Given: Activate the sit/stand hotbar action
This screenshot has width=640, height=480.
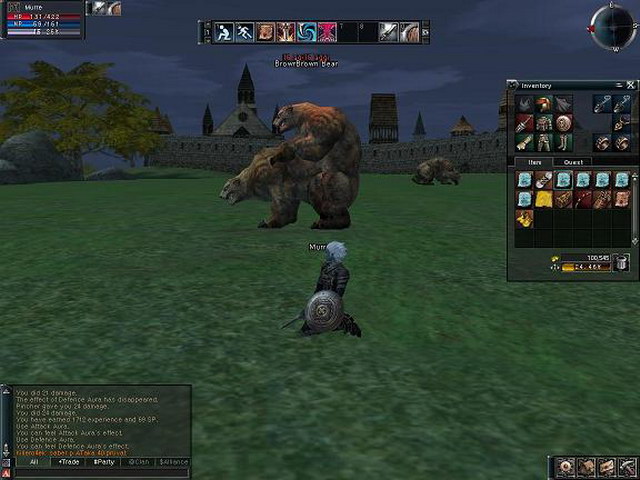Looking at the screenshot, I should pos(225,32).
